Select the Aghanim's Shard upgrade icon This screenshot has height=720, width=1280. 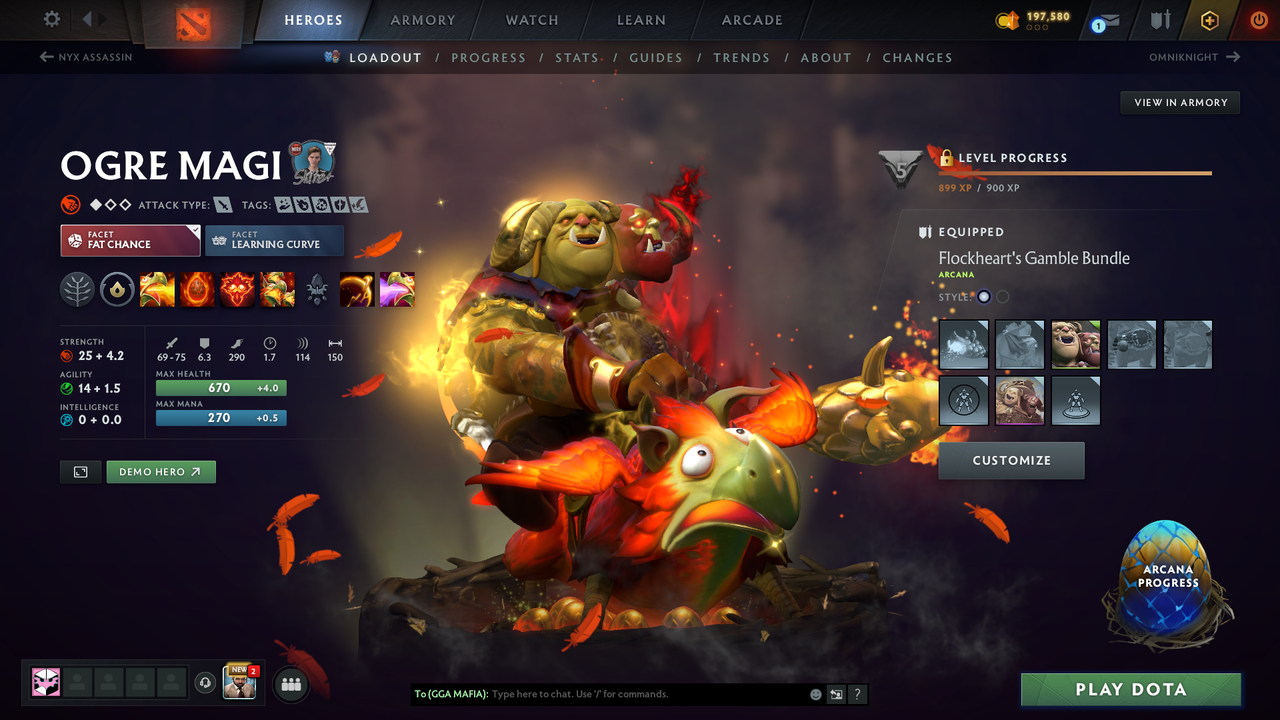(x=317, y=289)
